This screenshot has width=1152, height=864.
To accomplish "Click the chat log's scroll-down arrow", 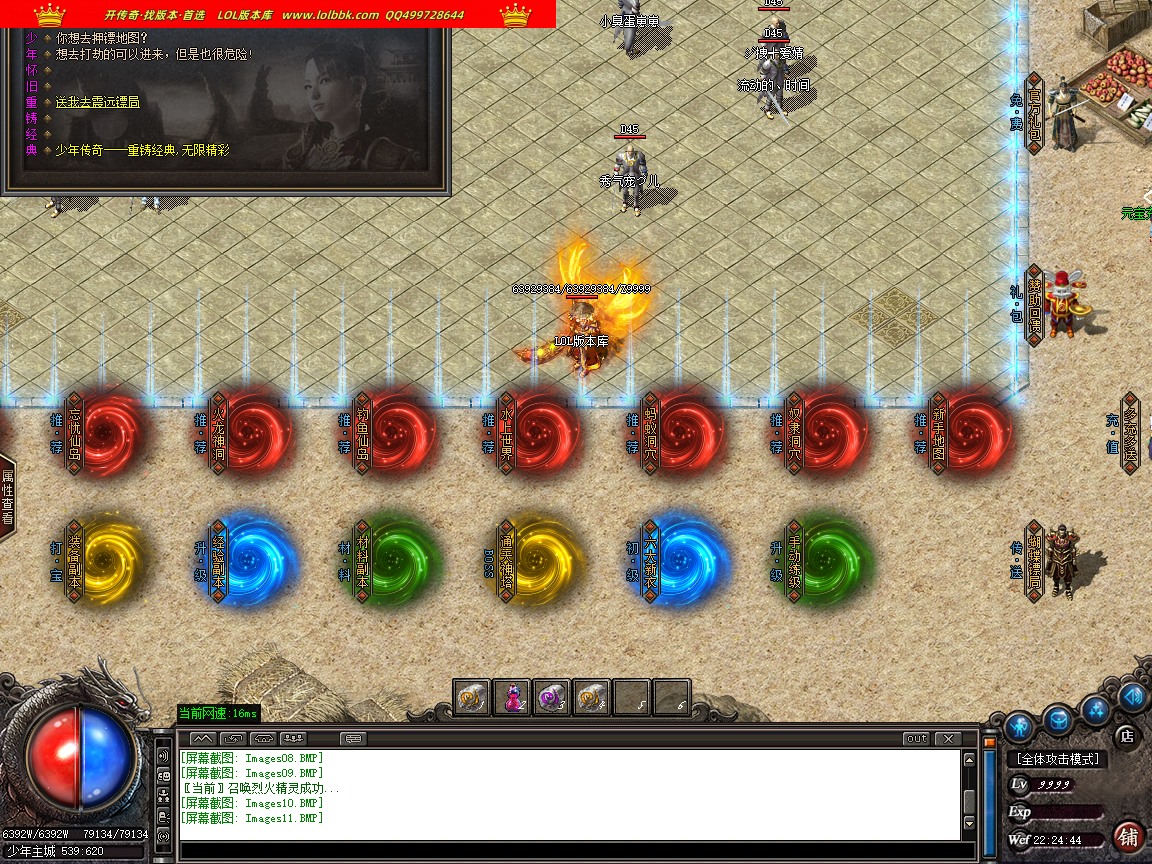I will [x=969, y=824].
